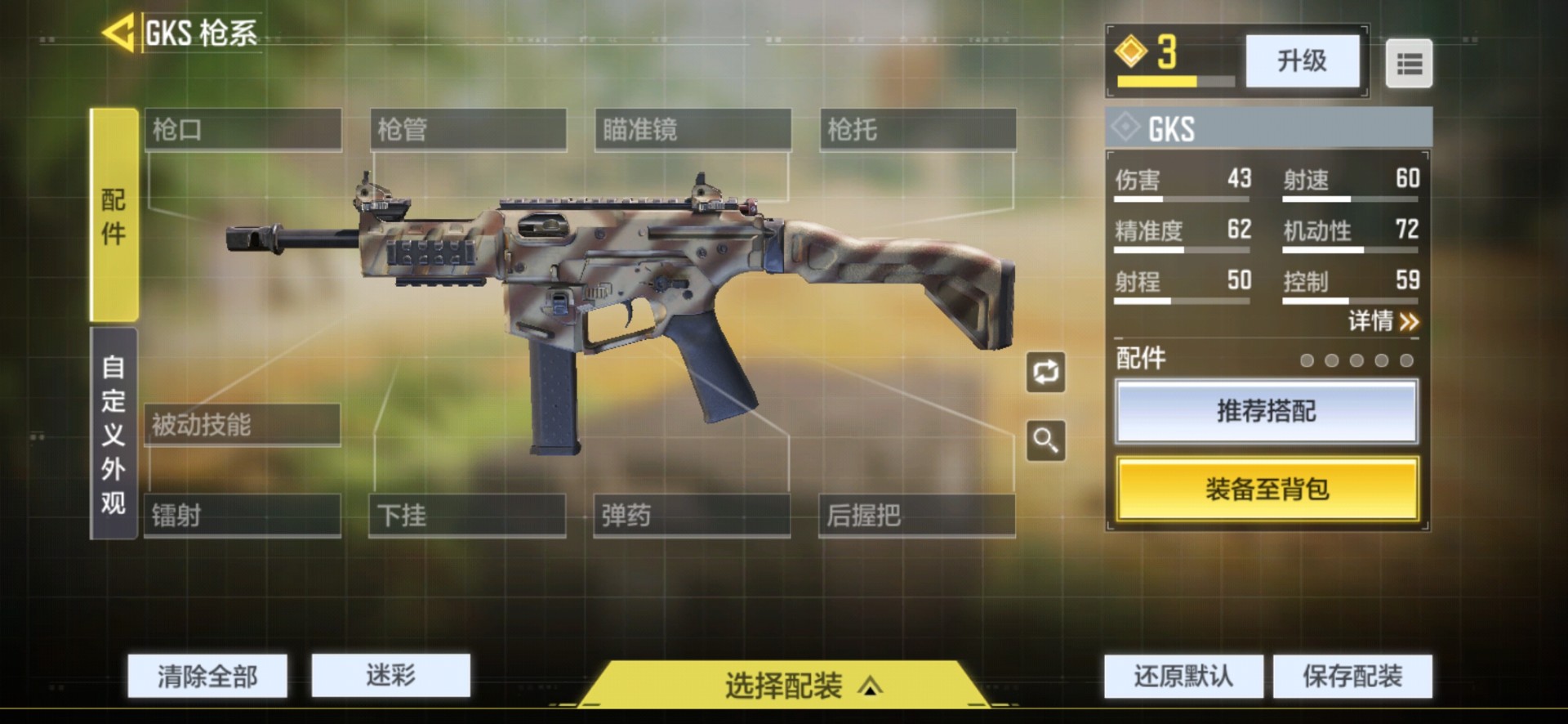Open the list menu icon
This screenshot has height=724, width=1568.
tap(1409, 63)
